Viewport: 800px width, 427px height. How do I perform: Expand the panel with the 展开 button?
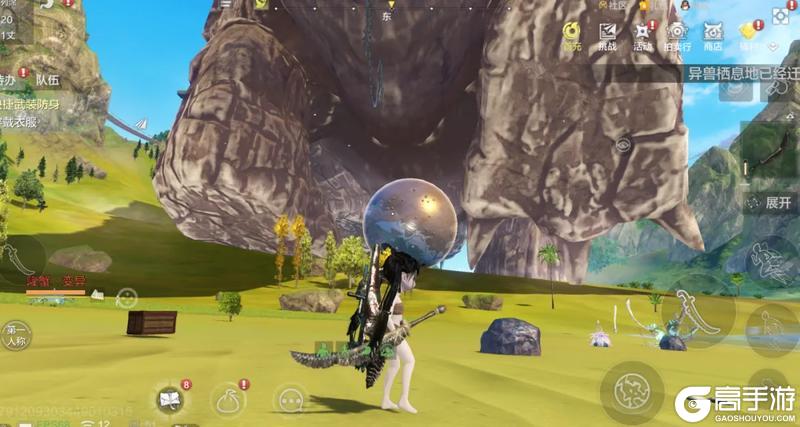pyautogui.click(x=770, y=201)
